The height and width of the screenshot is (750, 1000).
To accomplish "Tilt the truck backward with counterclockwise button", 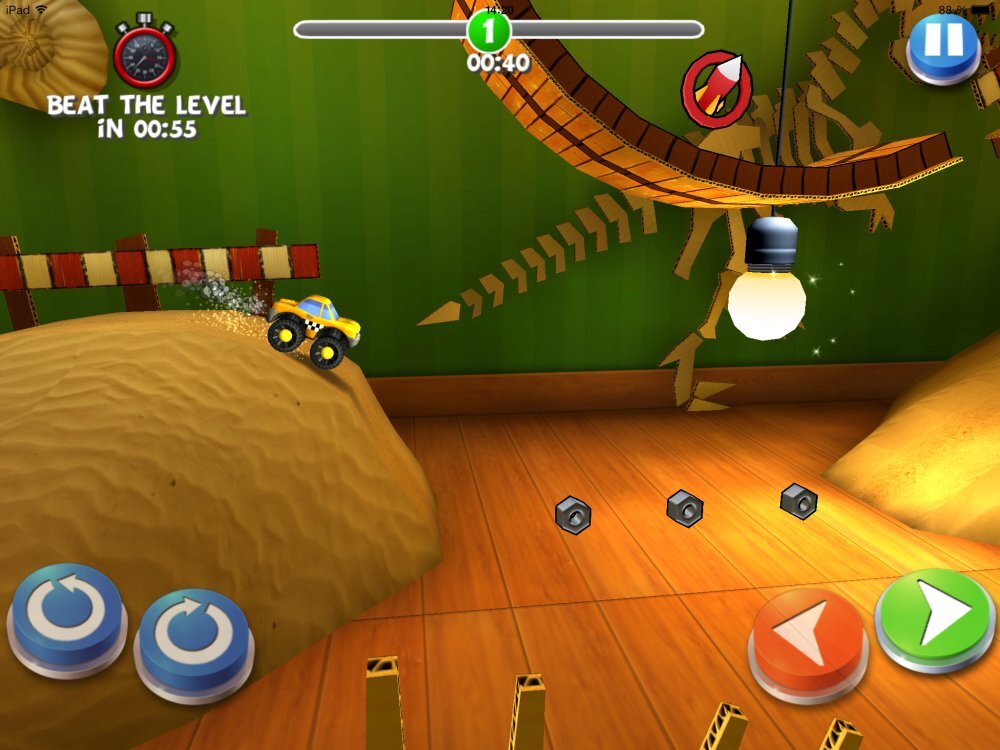I will pos(66,612).
